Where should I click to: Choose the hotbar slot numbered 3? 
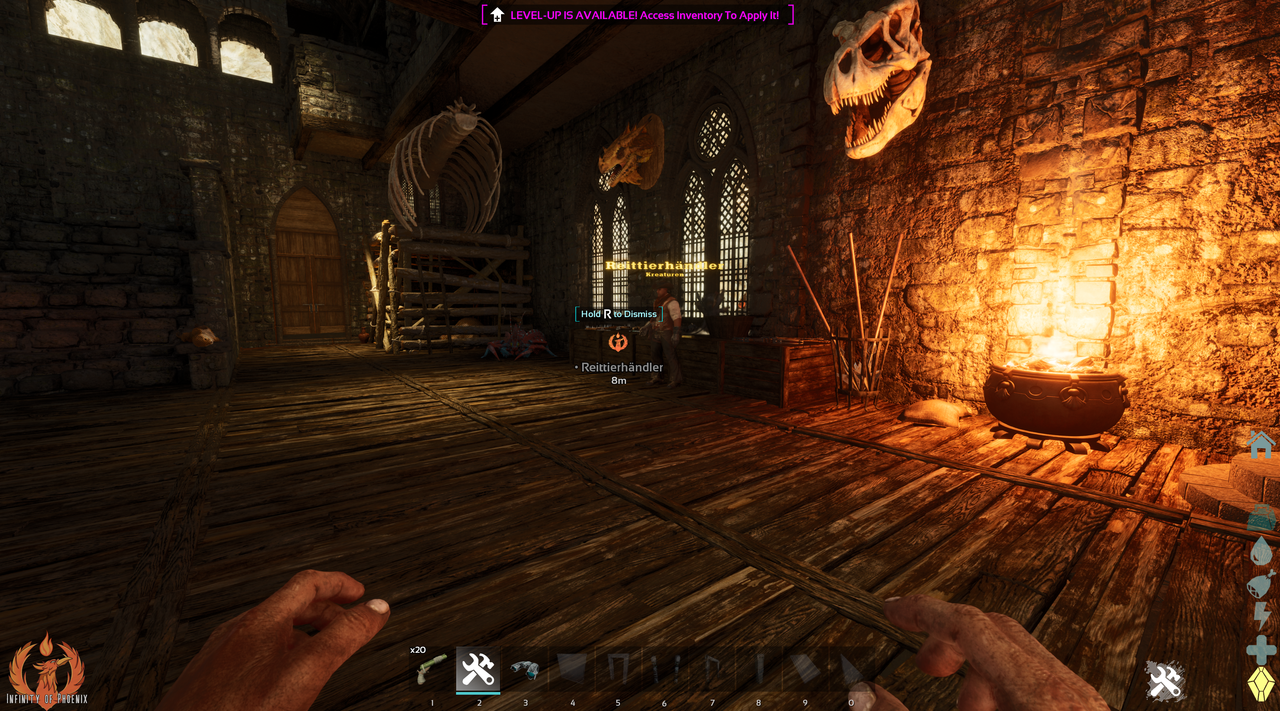coord(525,669)
